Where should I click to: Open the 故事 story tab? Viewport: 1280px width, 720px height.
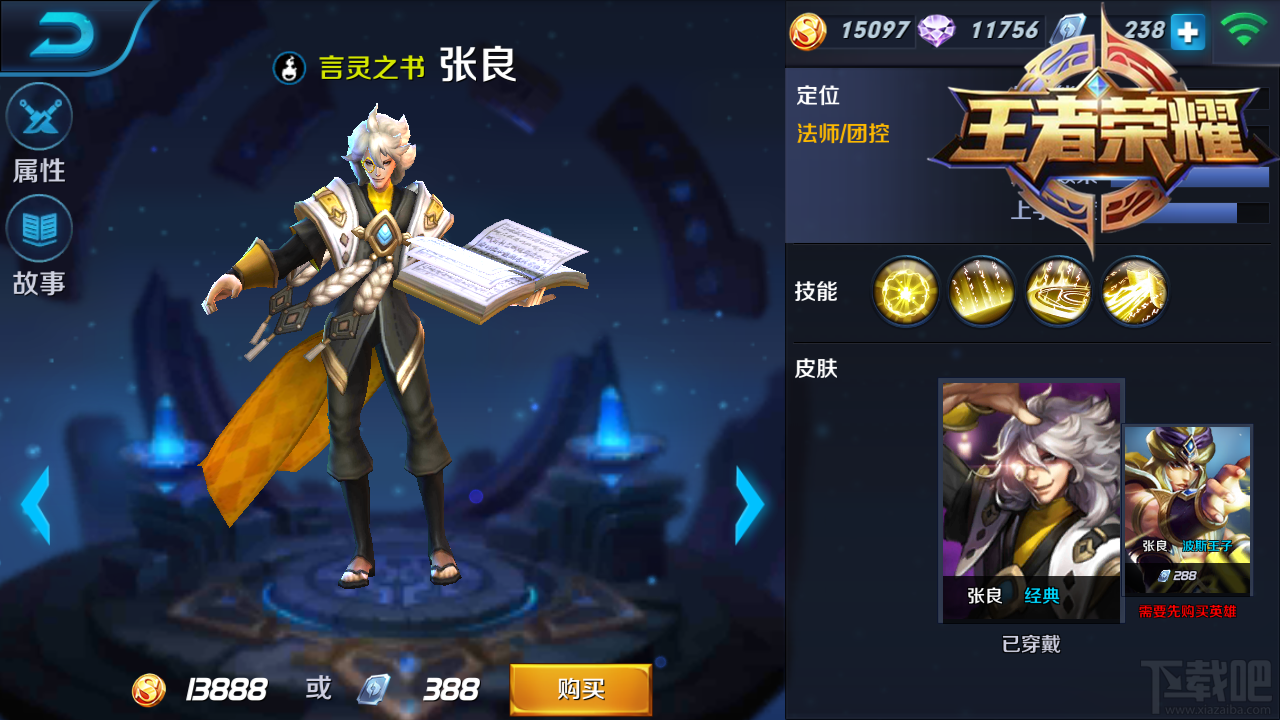[37, 237]
